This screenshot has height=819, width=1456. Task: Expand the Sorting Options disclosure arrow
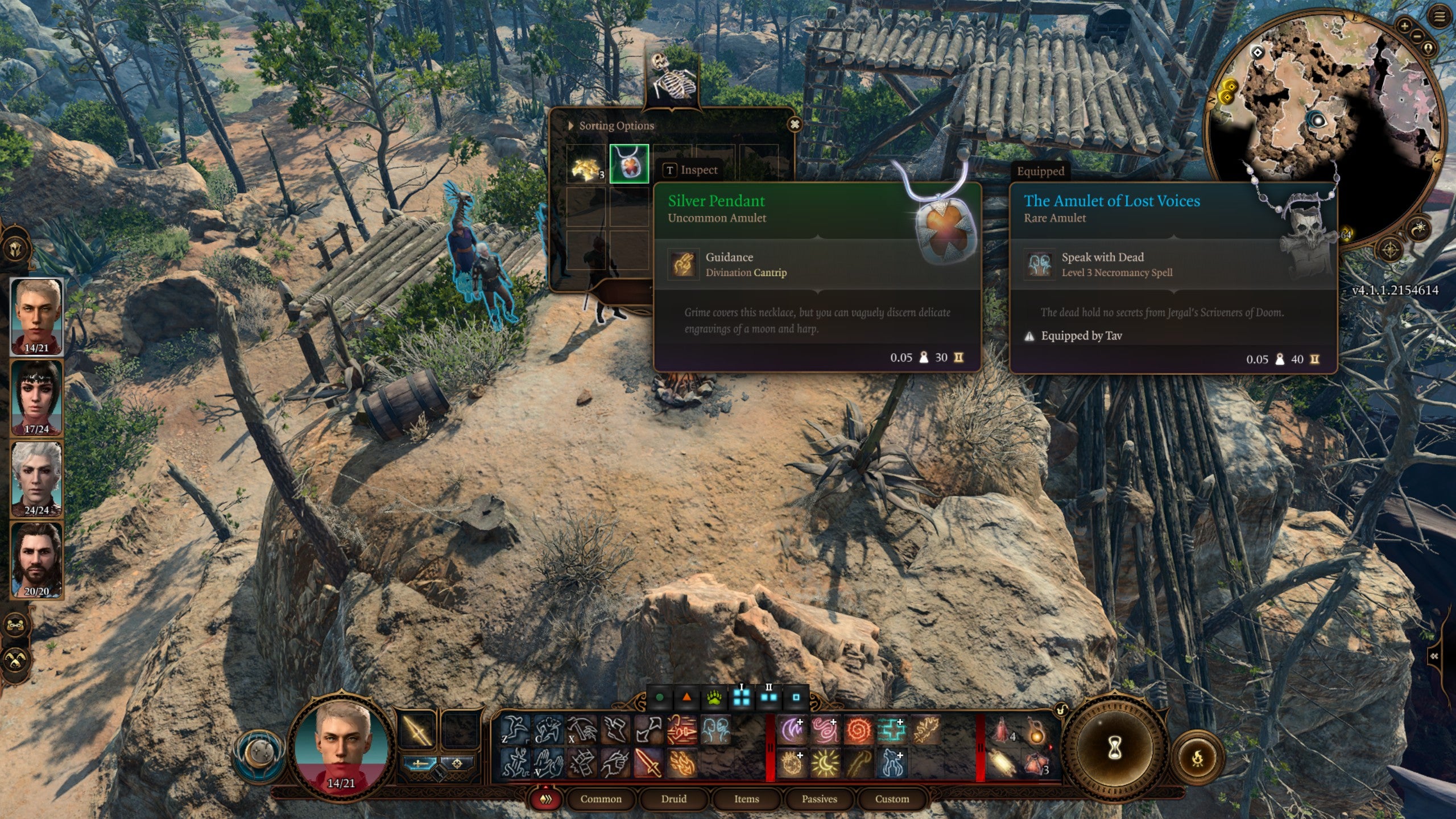point(570,125)
